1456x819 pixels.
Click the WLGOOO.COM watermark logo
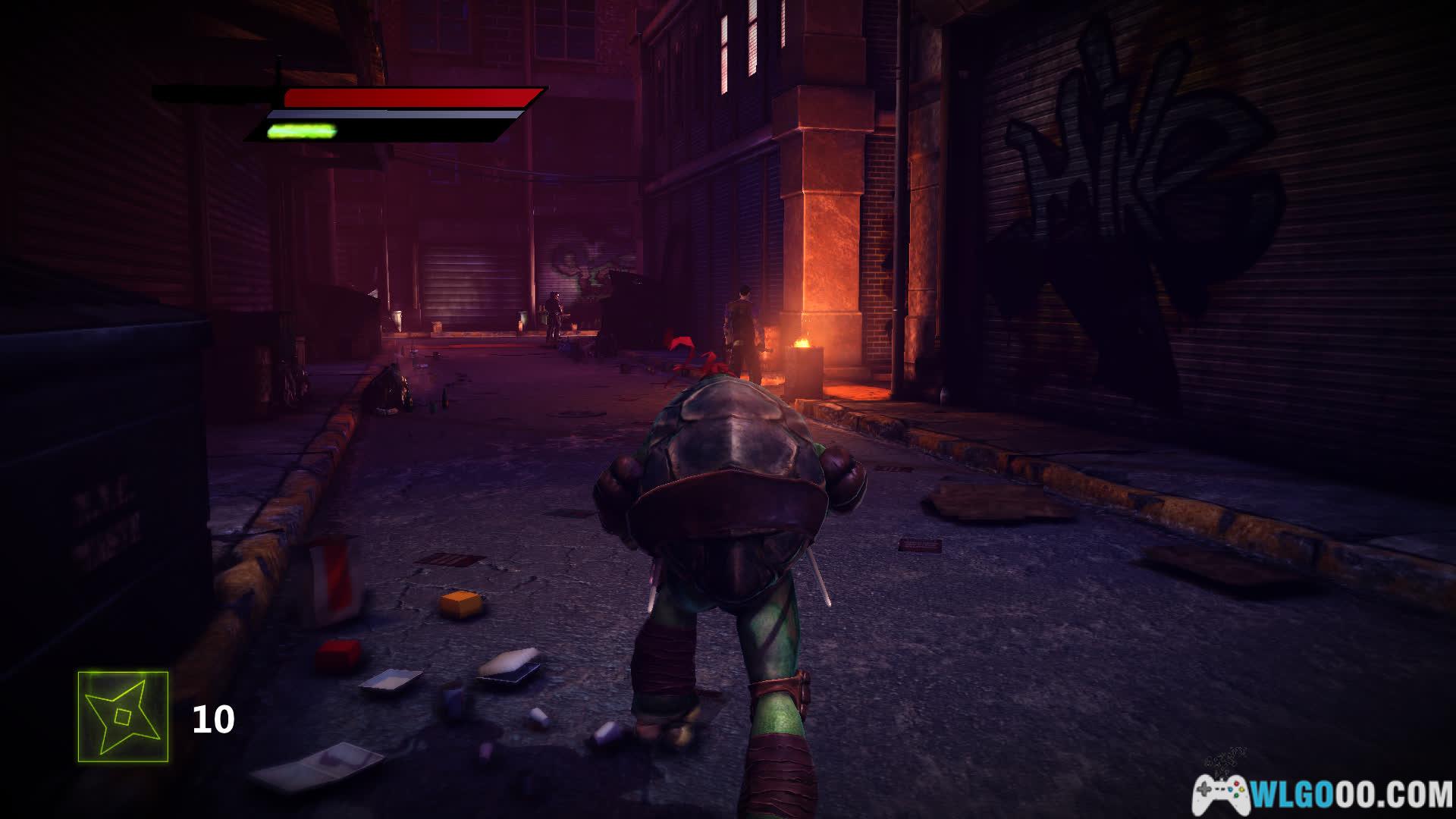[x=1323, y=794]
